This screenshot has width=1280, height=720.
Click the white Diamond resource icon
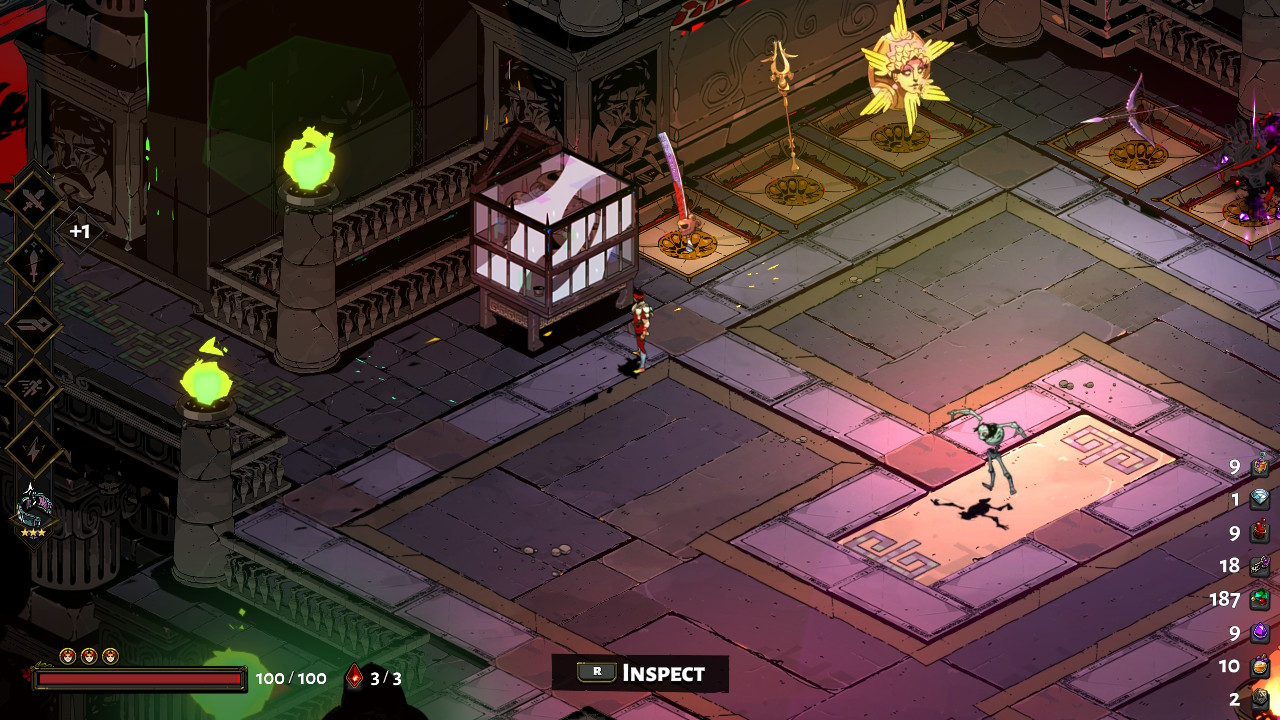coord(1259,499)
